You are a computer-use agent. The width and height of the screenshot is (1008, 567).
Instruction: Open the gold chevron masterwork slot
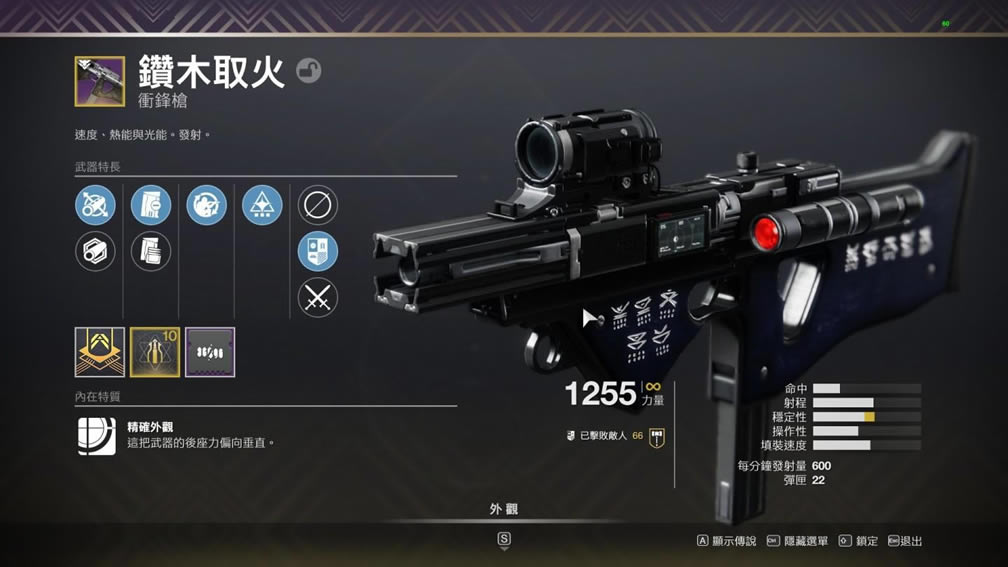[100, 352]
